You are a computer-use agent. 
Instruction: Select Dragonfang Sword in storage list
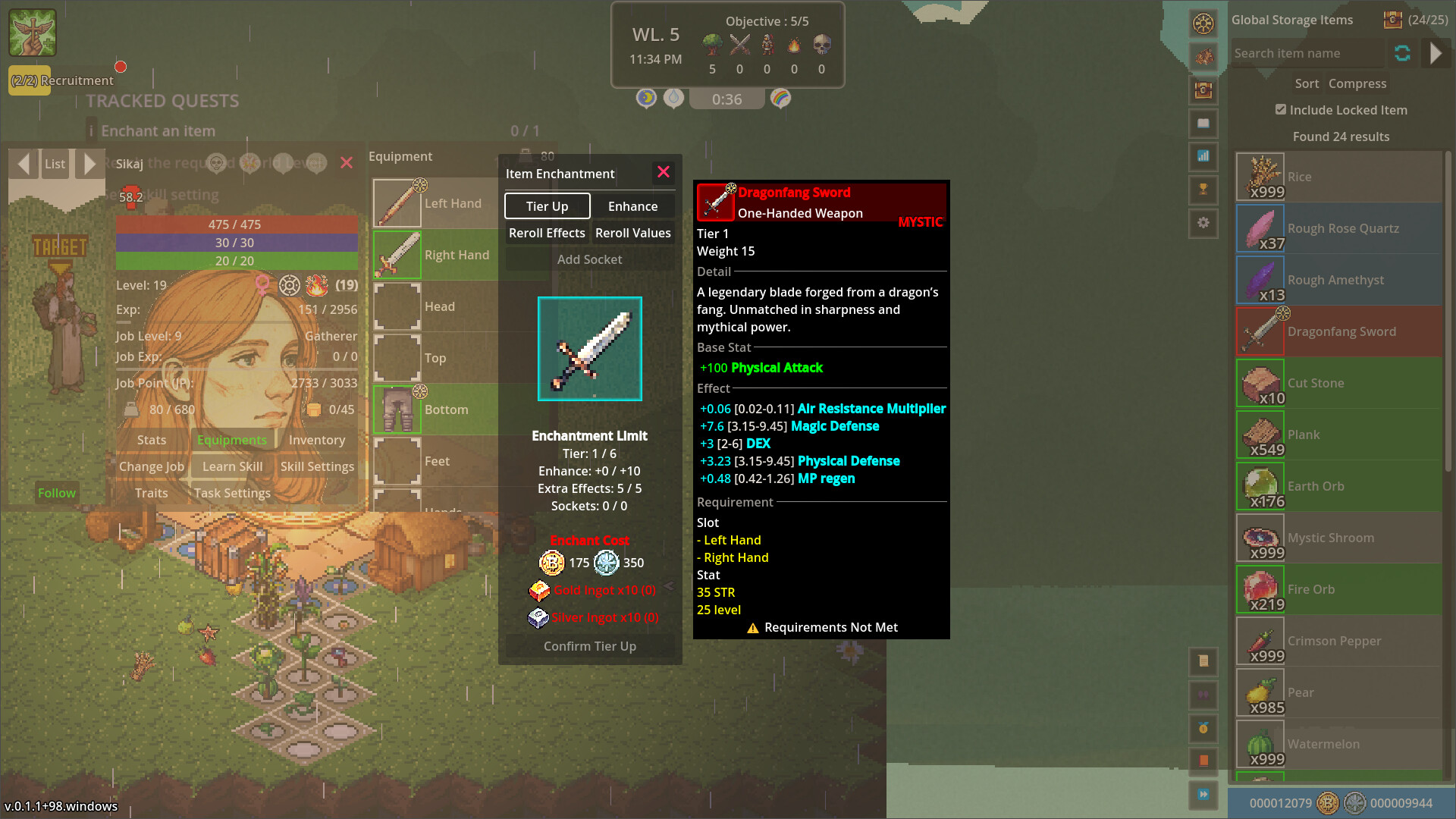tap(1338, 331)
